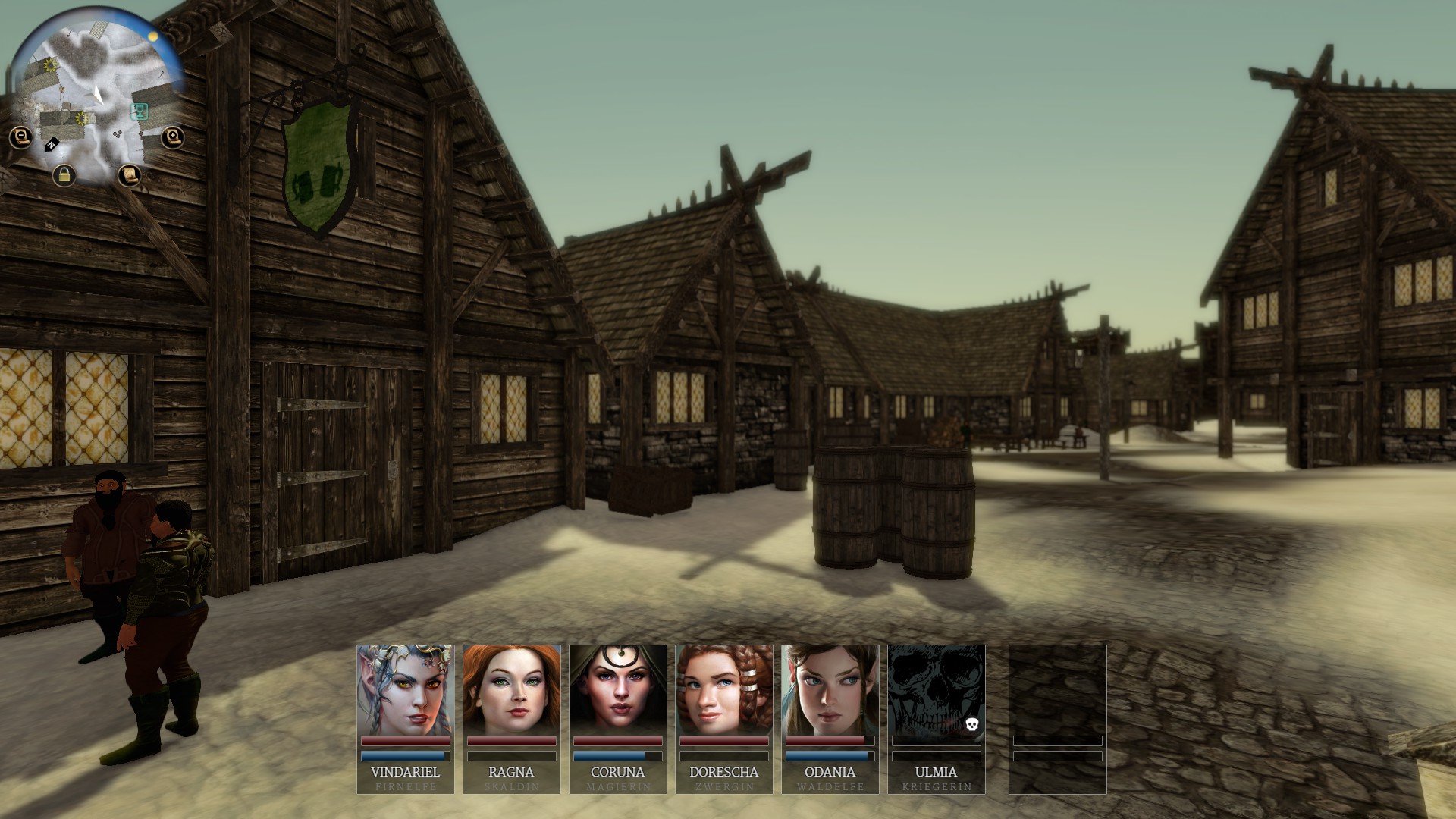Pick Dorescha the Zwergin portrait

click(724, 690)
